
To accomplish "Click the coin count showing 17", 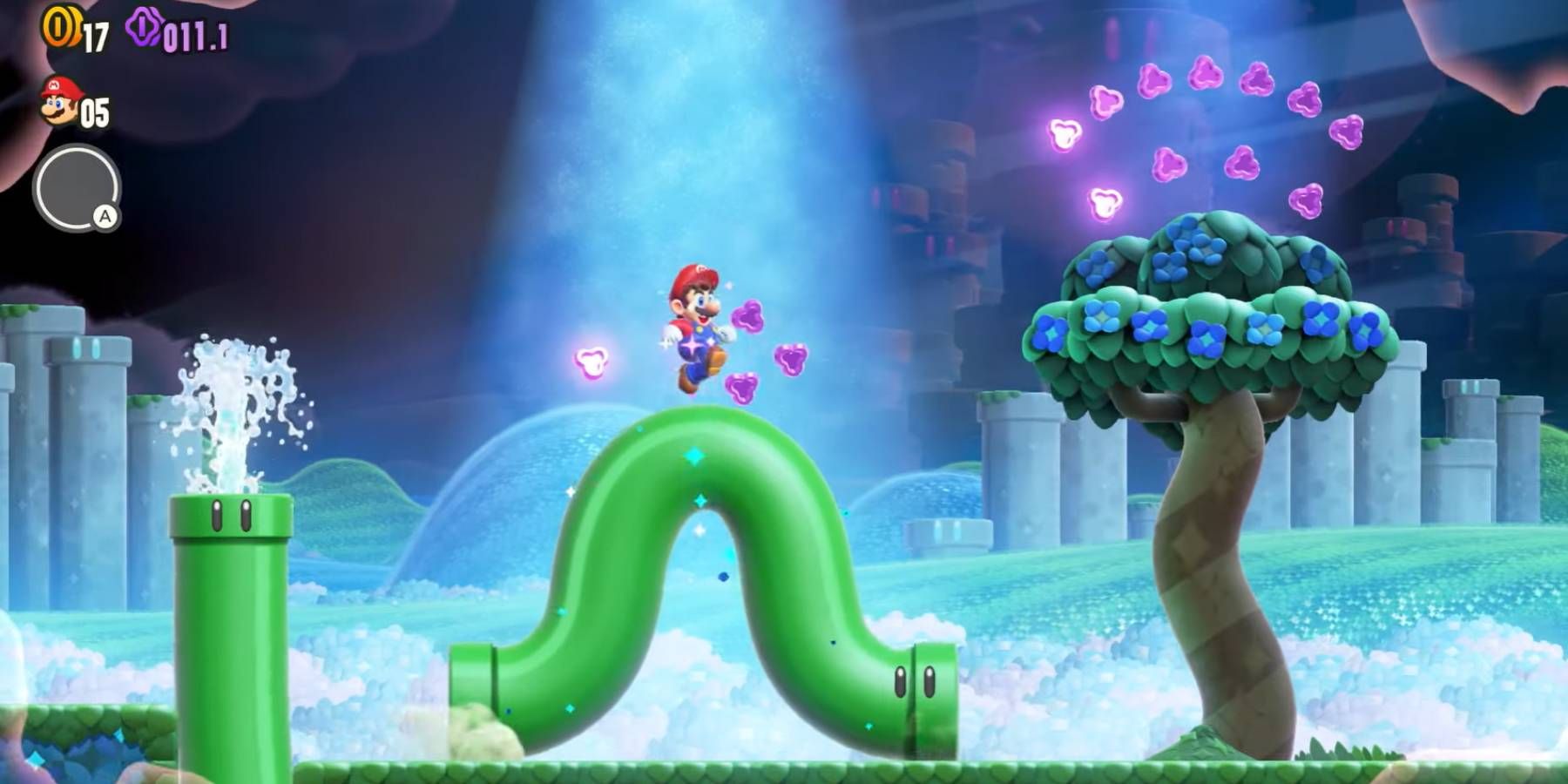I will pyautogui.click(x=94, y=37).
